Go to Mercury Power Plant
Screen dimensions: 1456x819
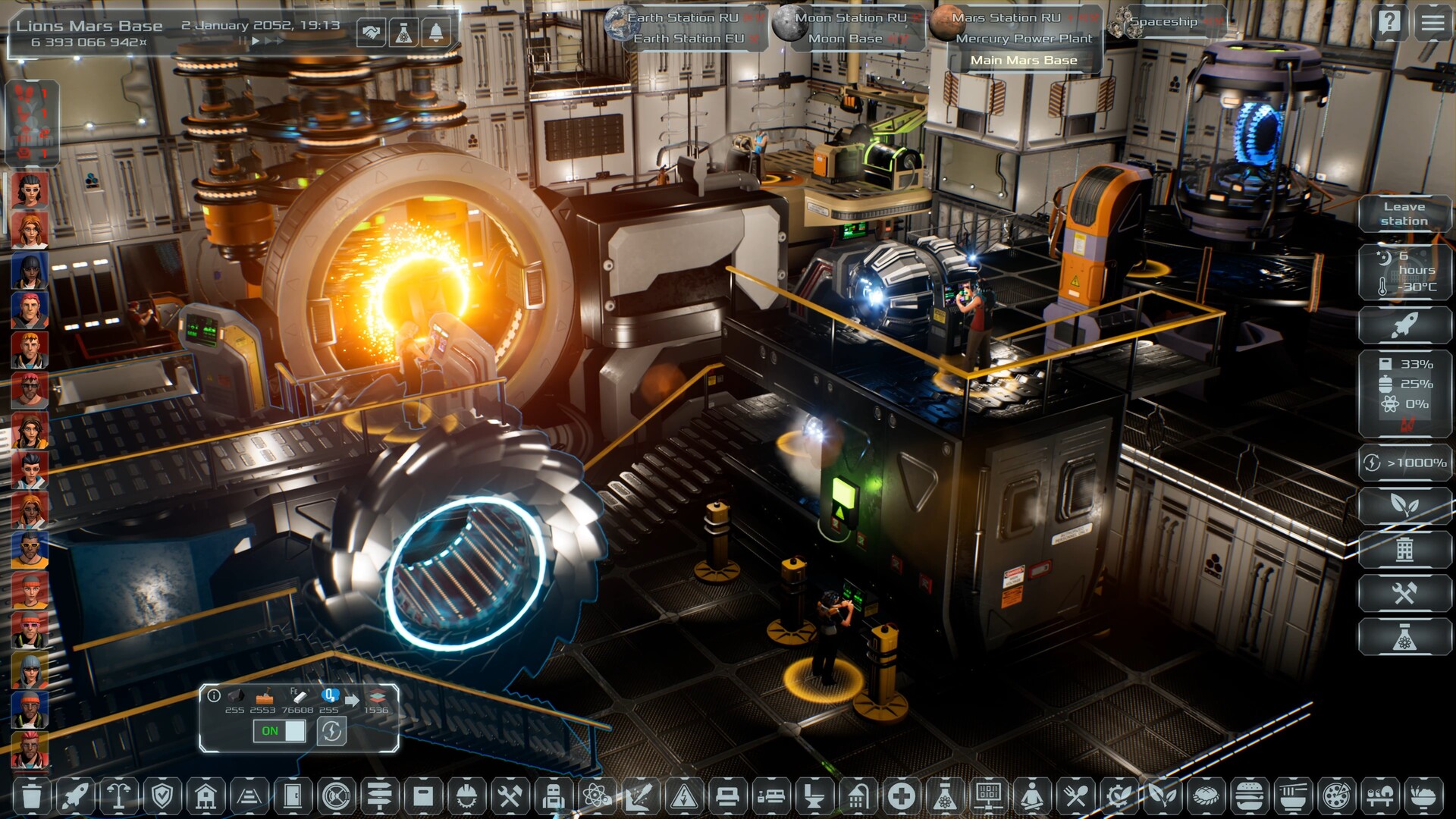1024,39
